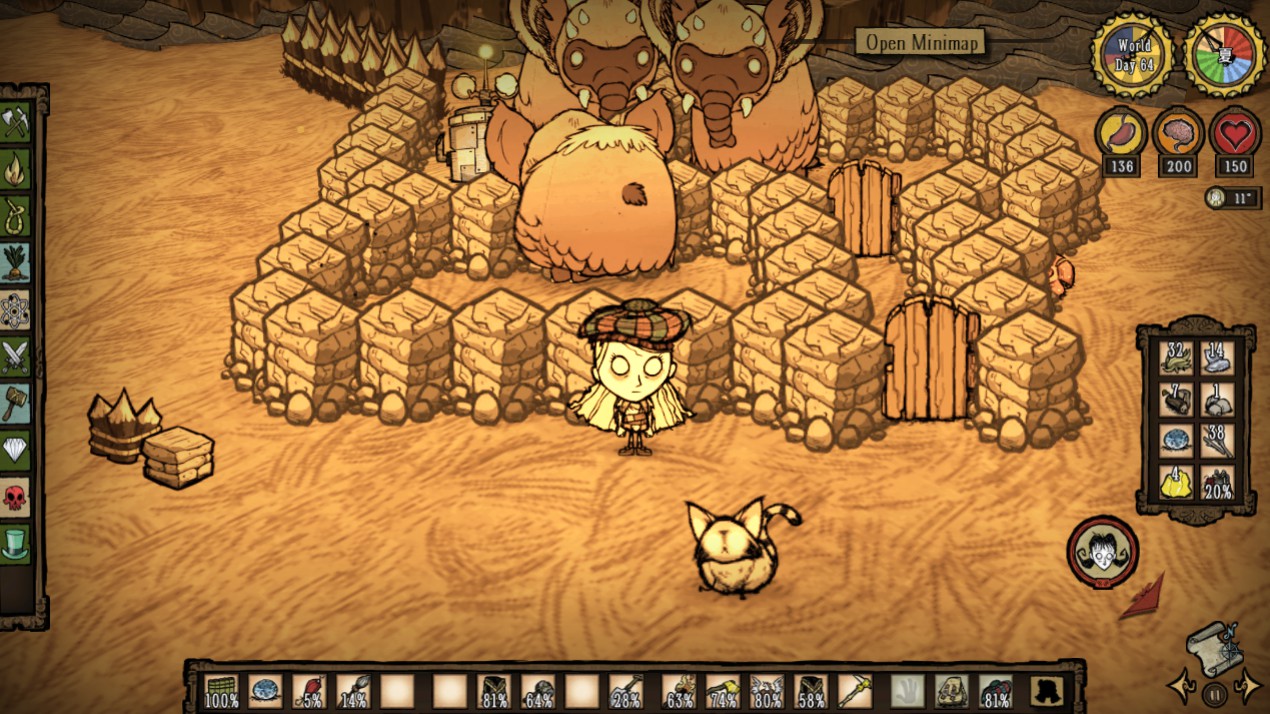Rotate camera with the right arrow
The image size is (1270, 714).
(1250, 686)
